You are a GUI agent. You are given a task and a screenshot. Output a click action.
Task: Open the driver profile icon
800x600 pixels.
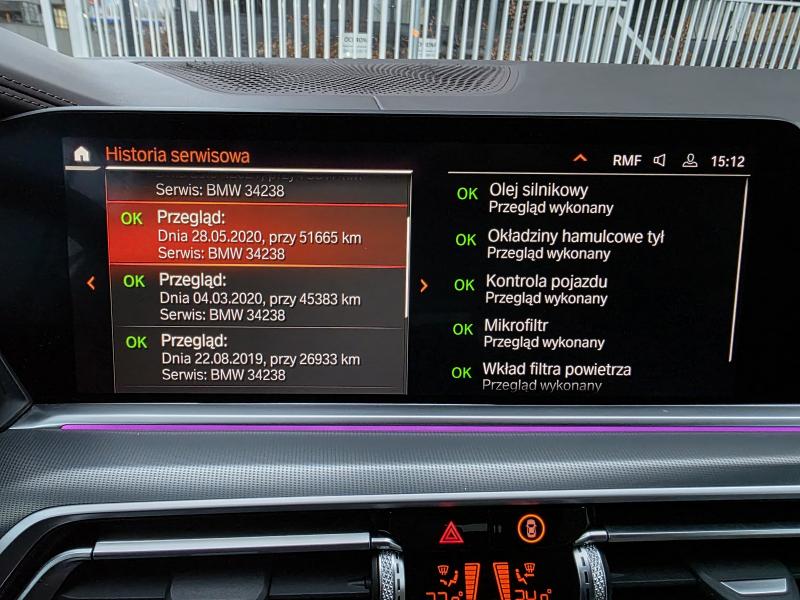tap(689, 160)
